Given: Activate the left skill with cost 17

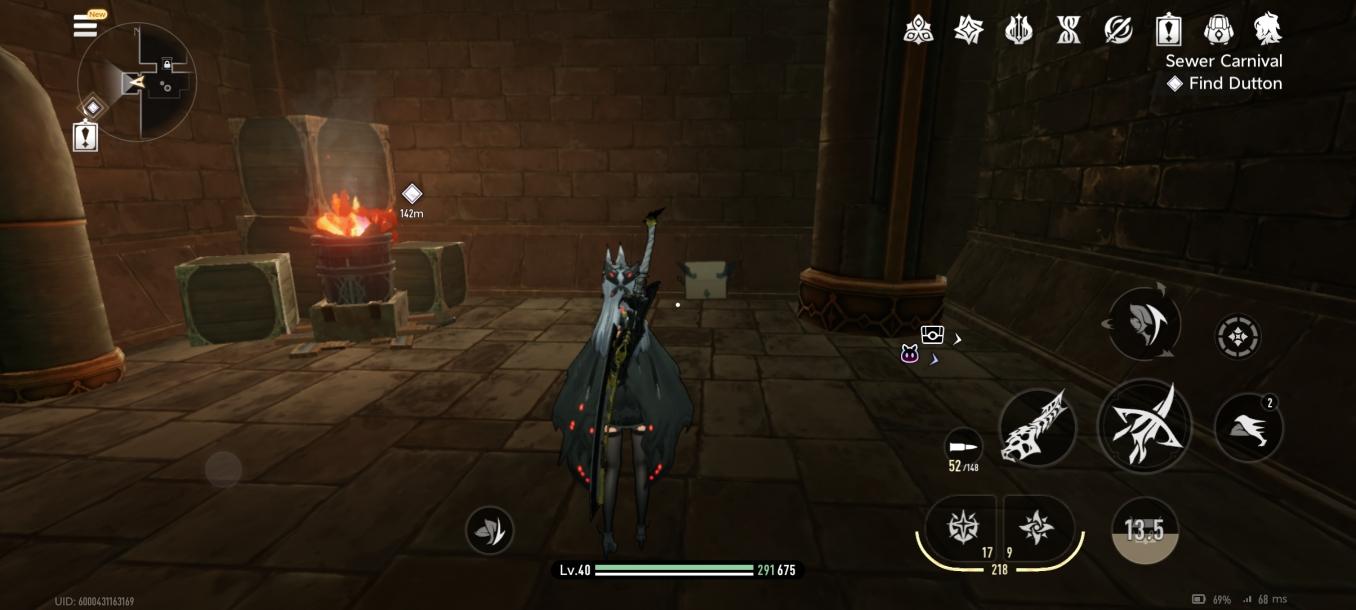Looking at the screenshot, I should coord(962,528).
